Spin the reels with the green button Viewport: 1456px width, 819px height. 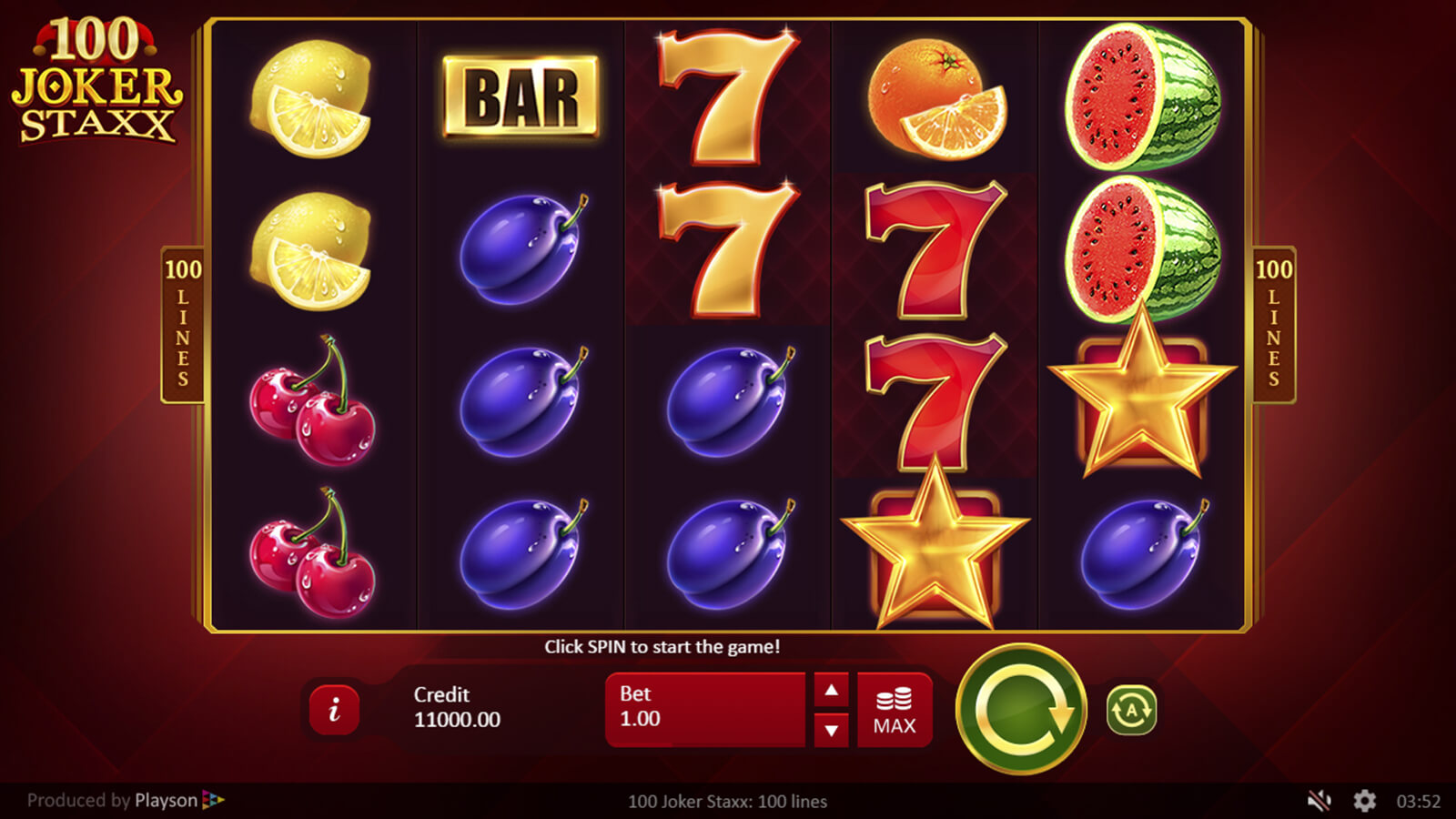[x=1021, y=709]
